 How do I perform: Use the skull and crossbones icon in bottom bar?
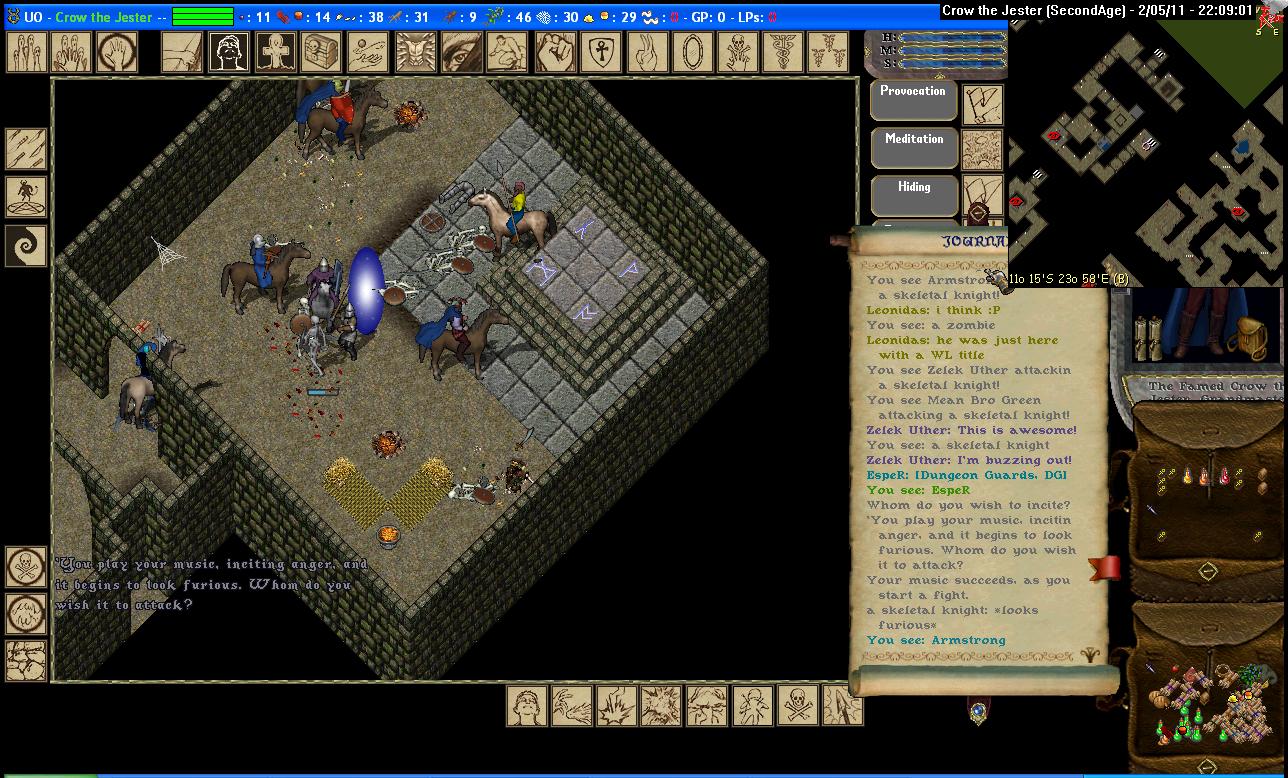[x=797, y=706]
